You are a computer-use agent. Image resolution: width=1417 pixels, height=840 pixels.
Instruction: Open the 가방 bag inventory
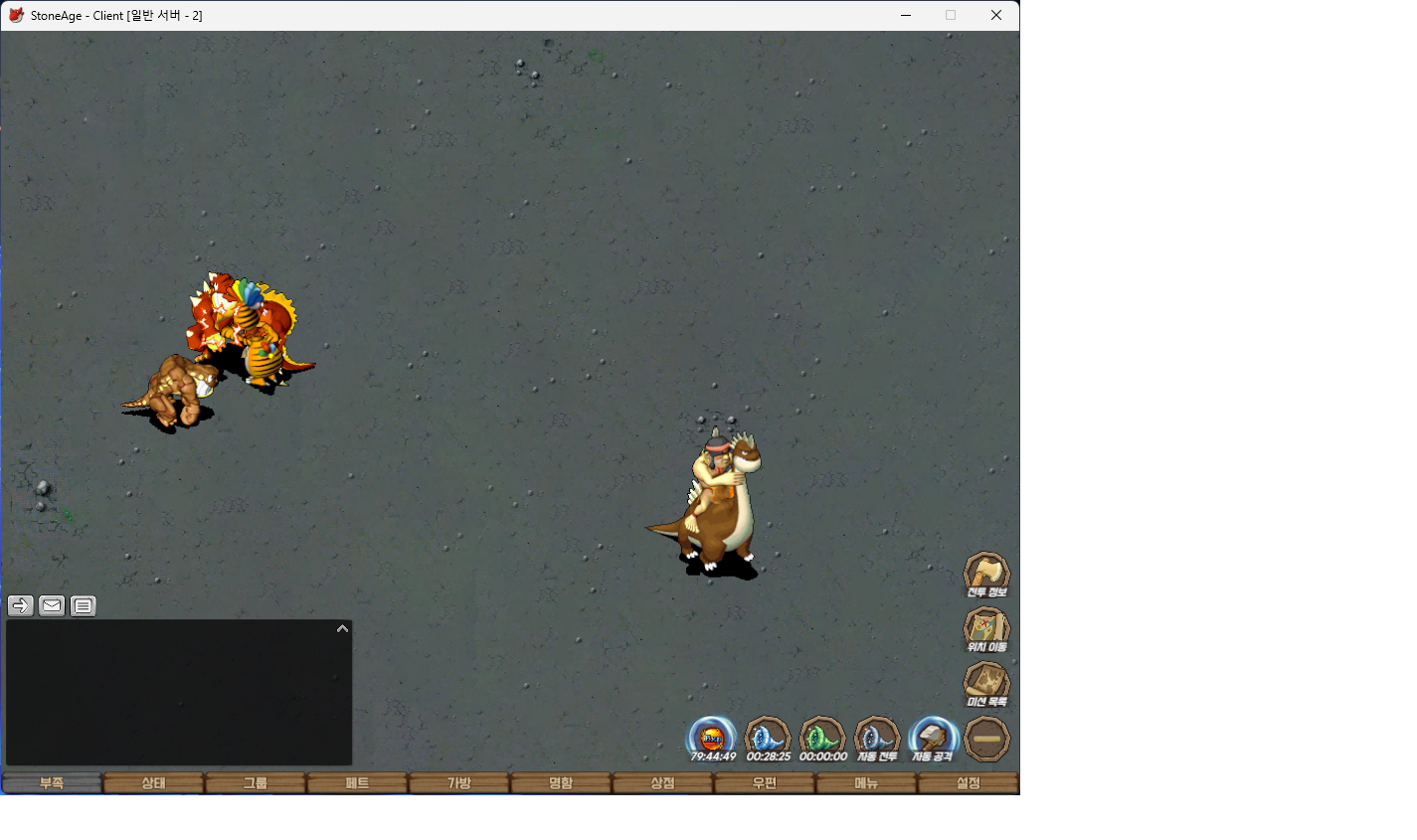click(459, 783)
